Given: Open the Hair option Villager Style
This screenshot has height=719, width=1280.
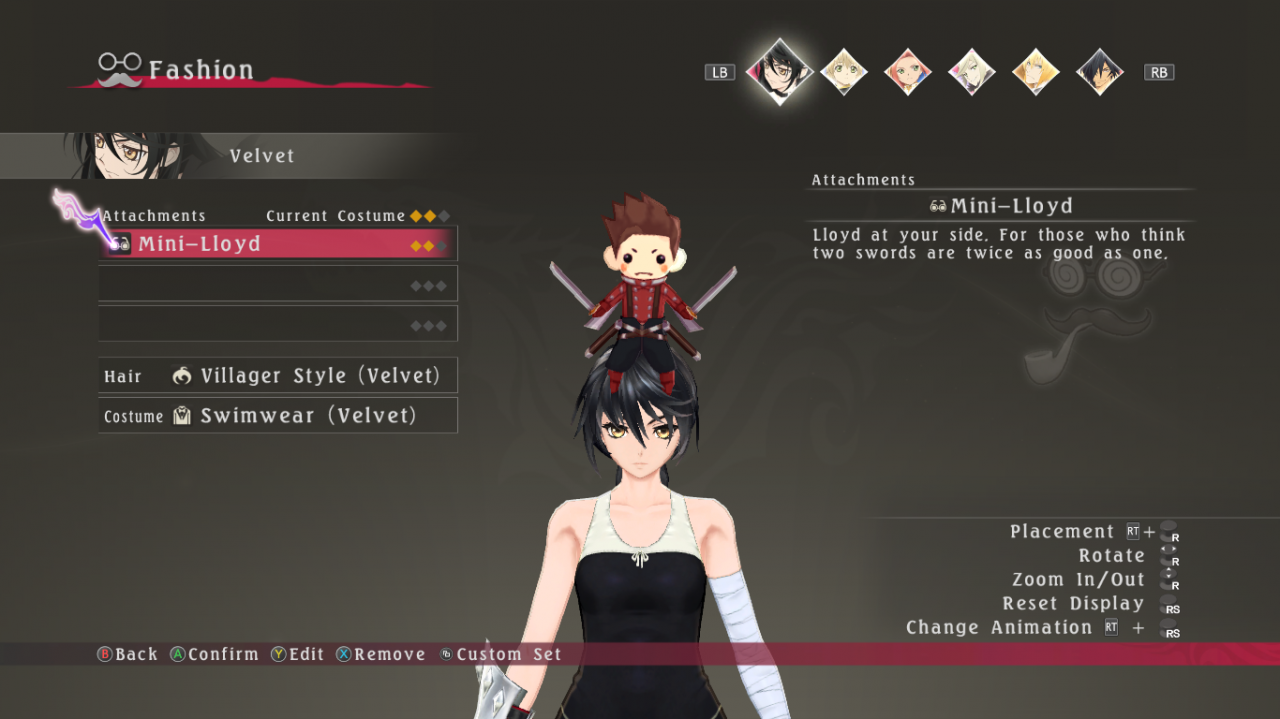Looking at the screenshot, I should pyautogui.click(x=278, y=376).
